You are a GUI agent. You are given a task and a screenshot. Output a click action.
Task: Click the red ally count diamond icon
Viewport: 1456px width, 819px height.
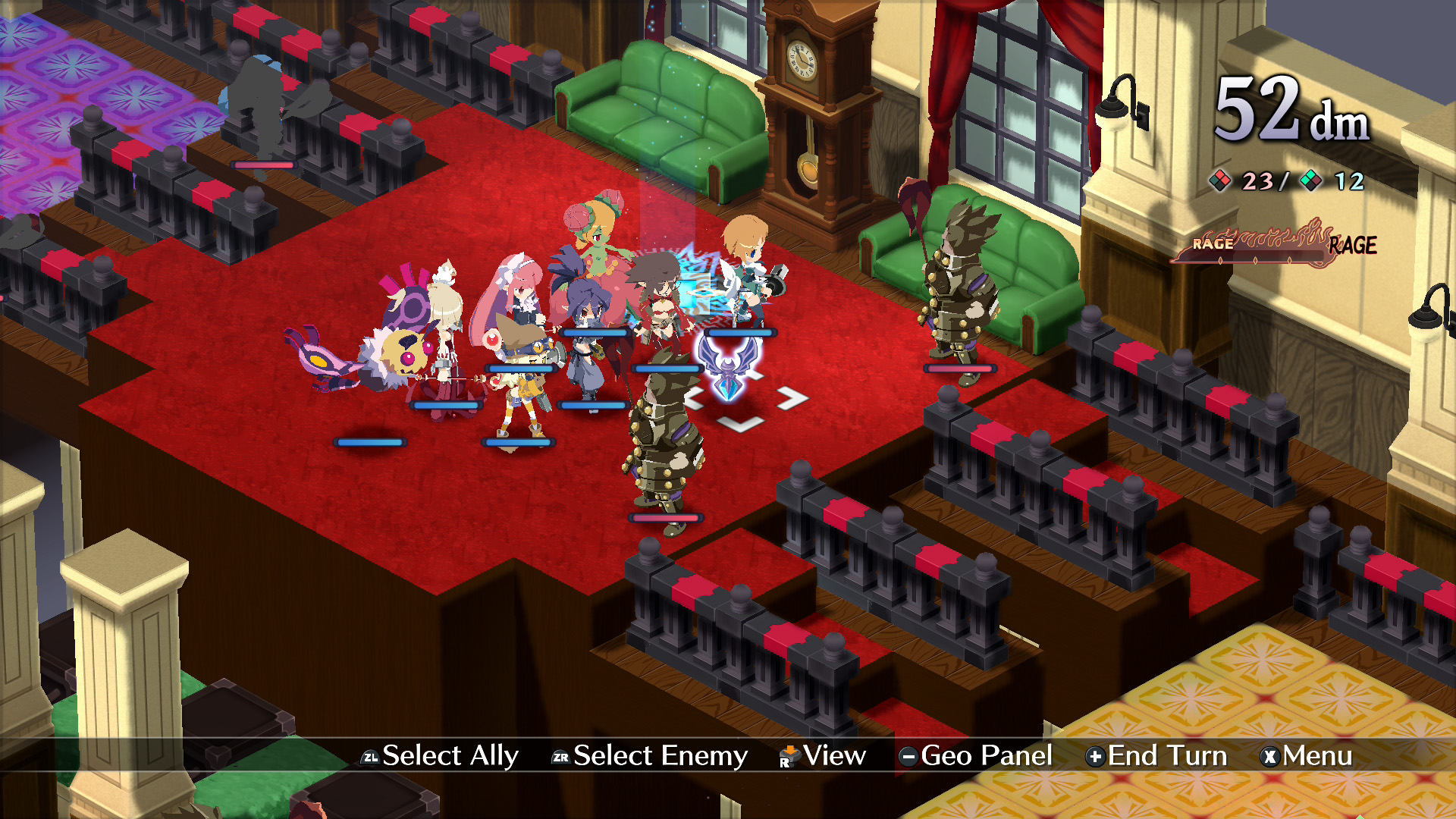click(x=1221, y=180)
